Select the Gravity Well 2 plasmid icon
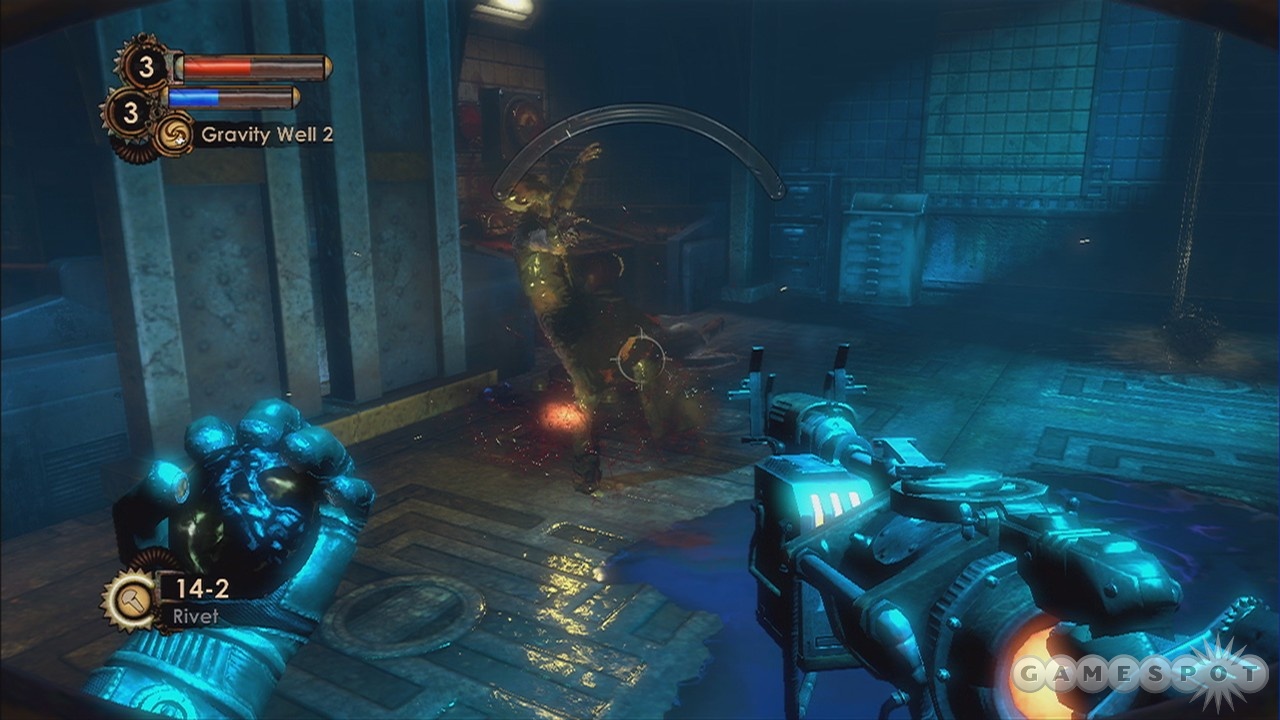 pyautogui.click(x=174, y=135)
